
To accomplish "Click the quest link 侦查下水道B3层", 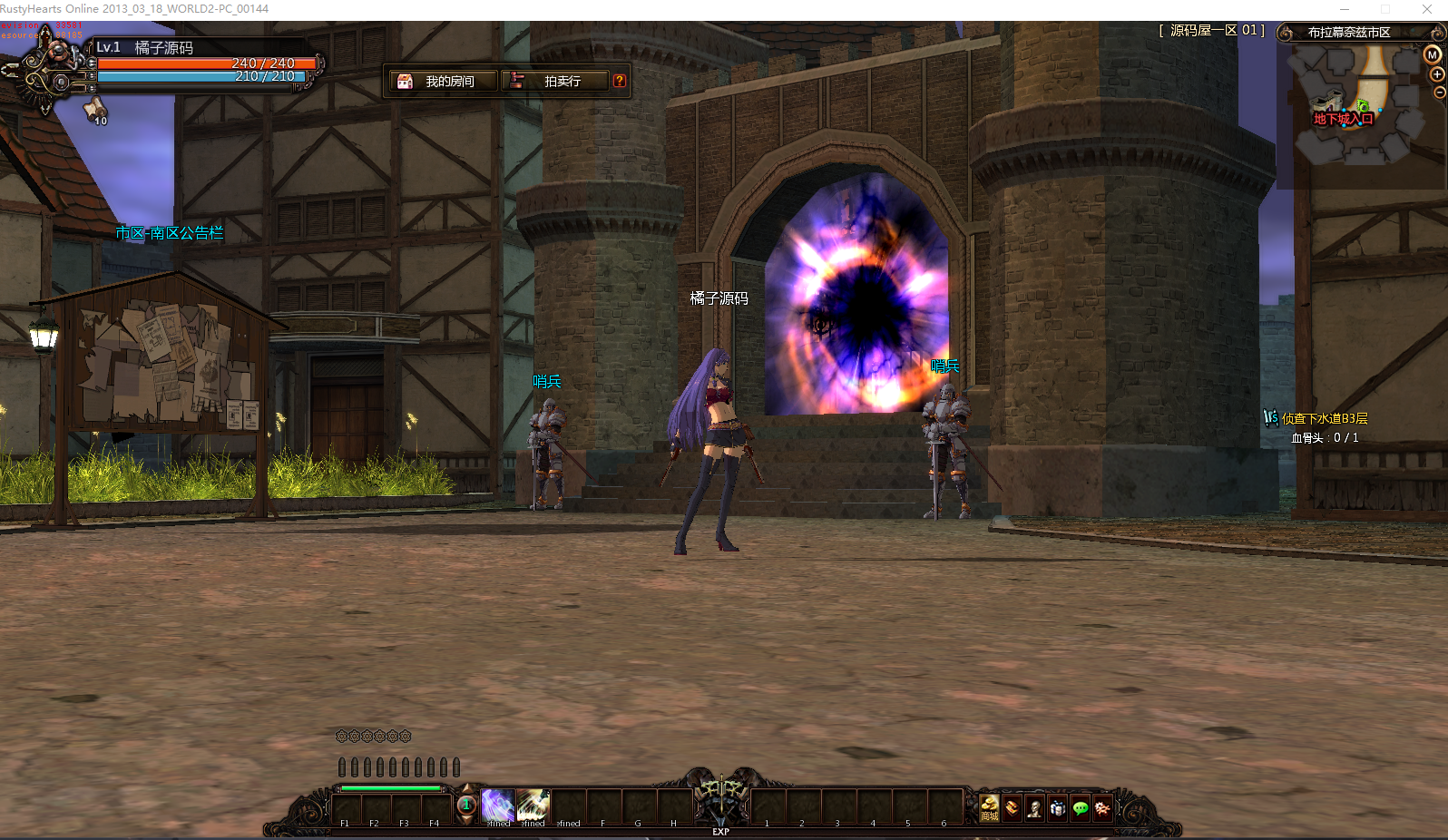I will [1325, 418].
